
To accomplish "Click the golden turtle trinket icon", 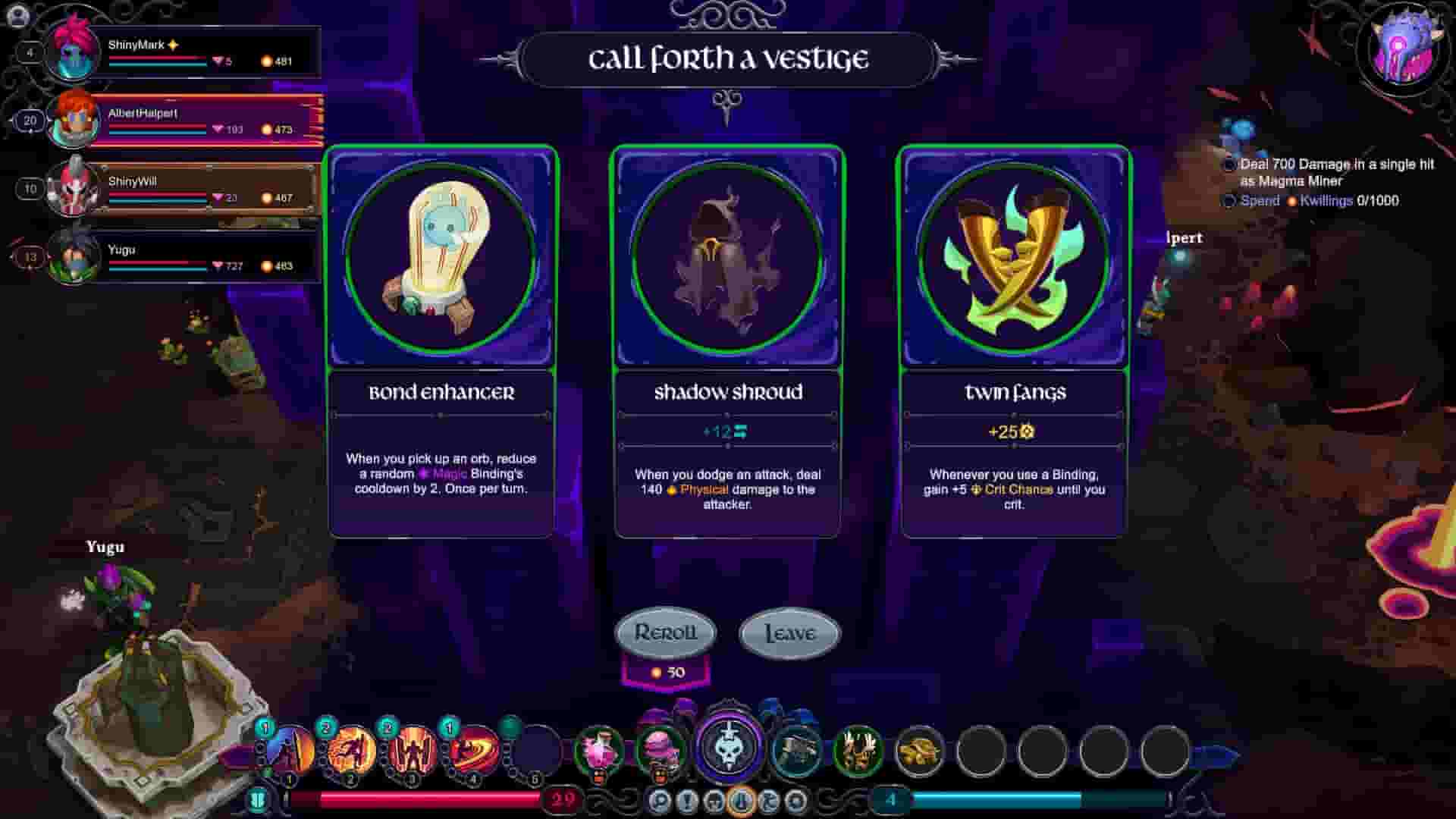I will (918, 751).
